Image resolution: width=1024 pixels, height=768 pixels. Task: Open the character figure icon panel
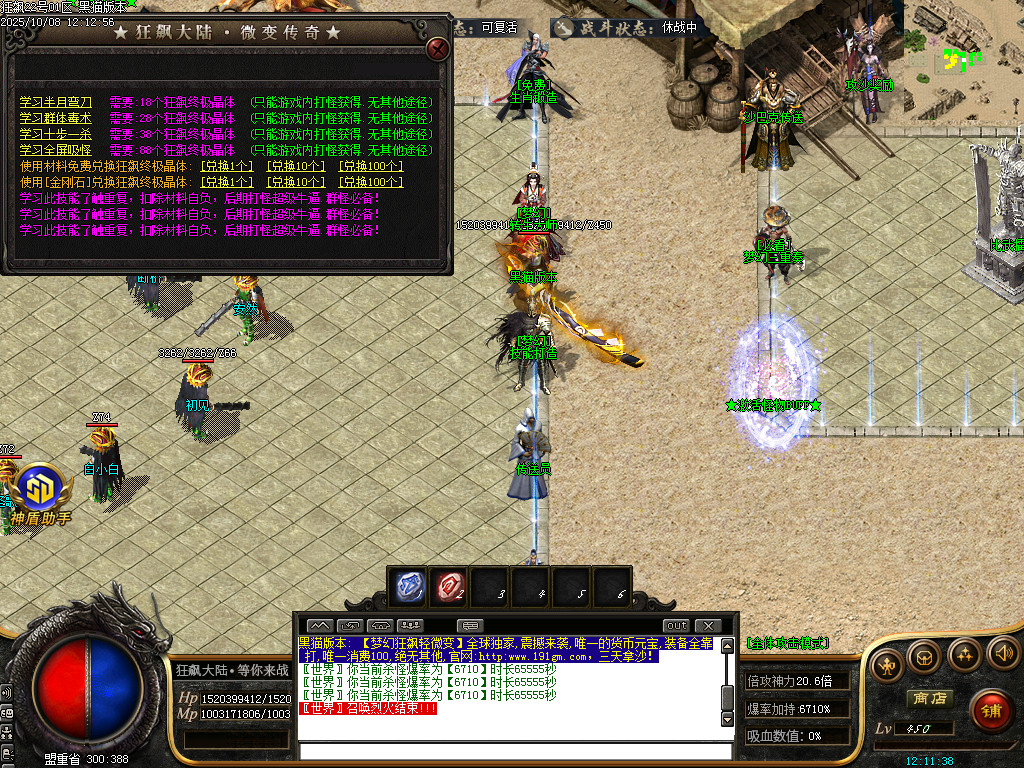tap(885, 664)
